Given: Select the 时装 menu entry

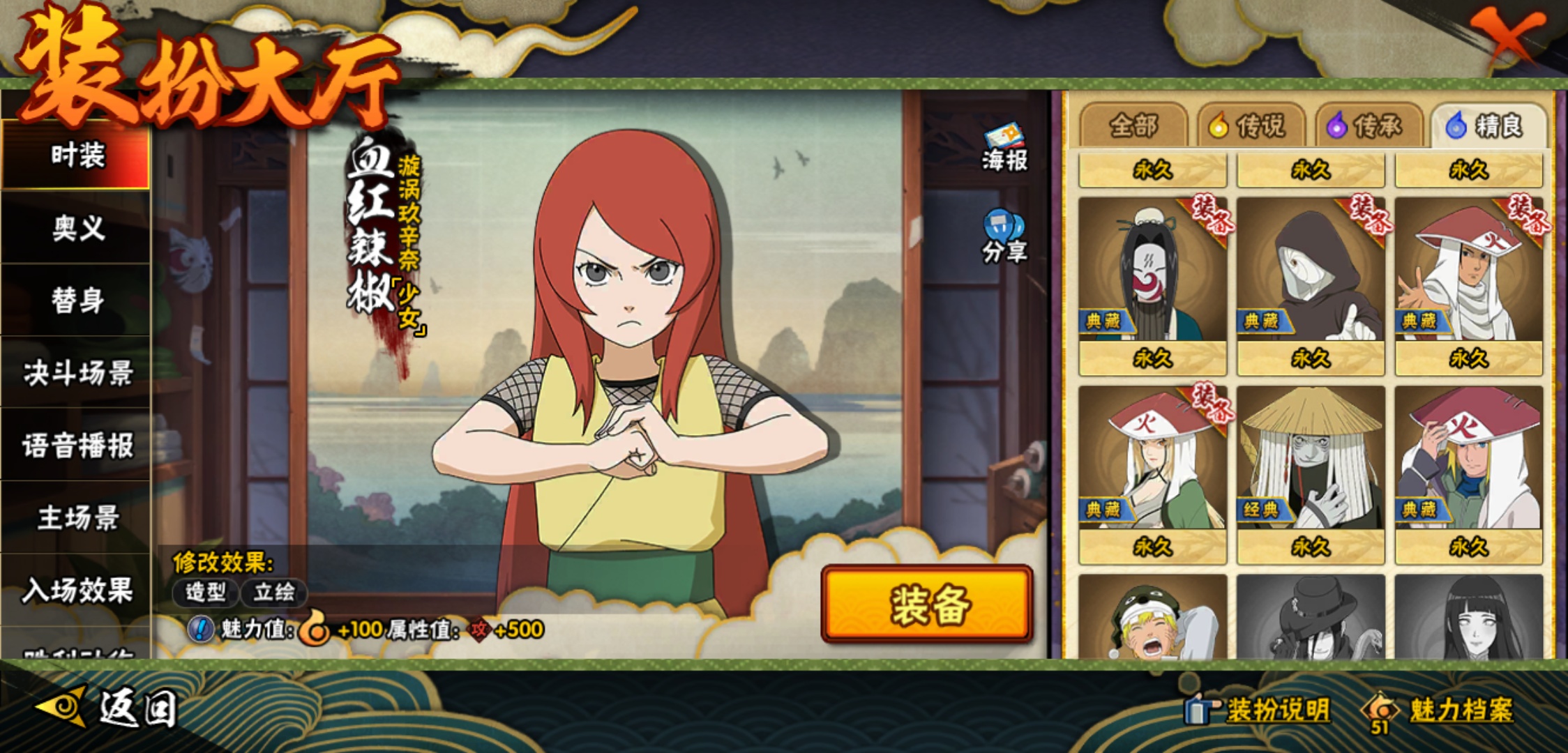Looking at the screenshot, I should pos(77,155).
